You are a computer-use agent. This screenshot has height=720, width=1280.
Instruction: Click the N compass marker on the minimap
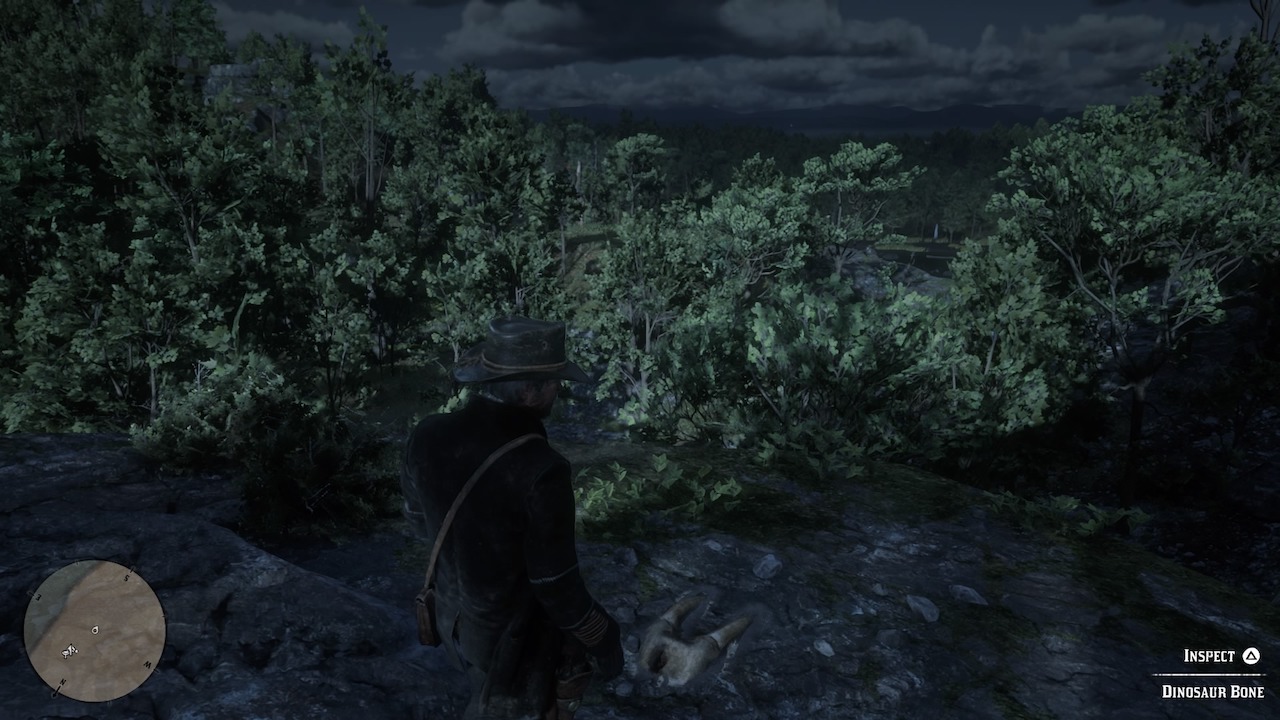tap(62, 681)
